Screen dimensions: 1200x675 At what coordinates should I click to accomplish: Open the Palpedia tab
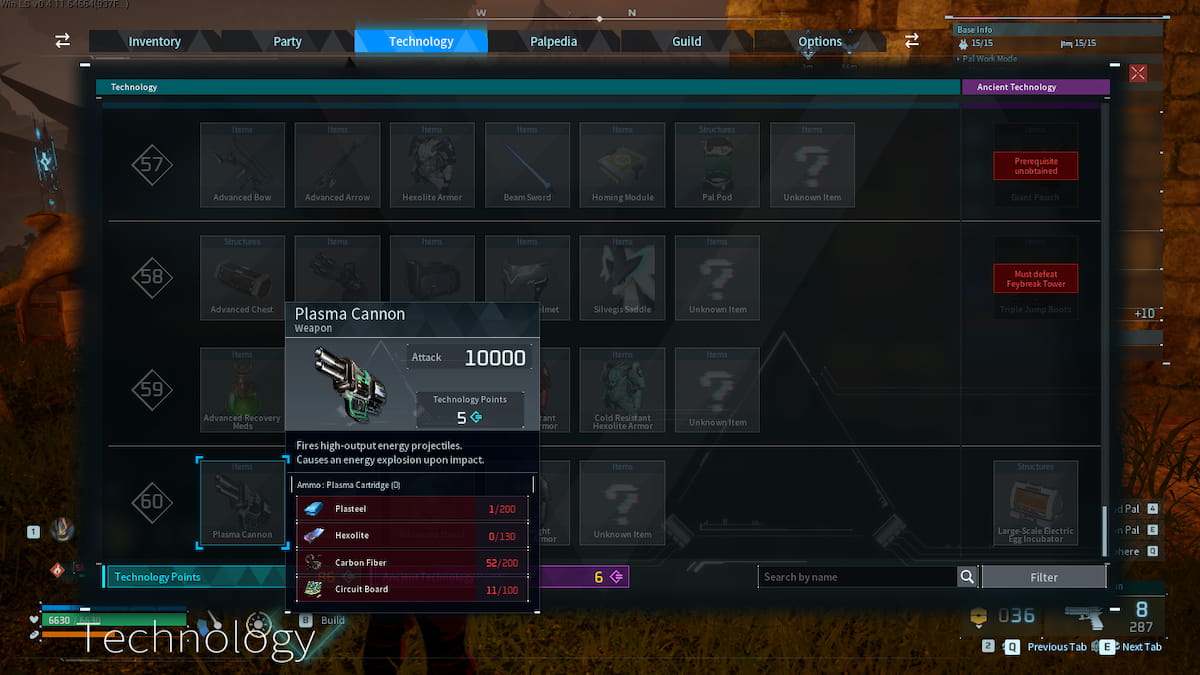(554, 41)
